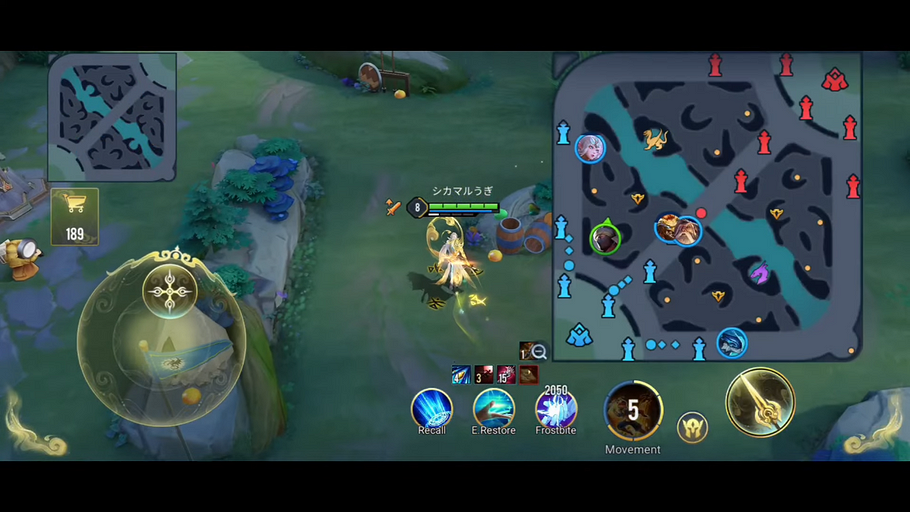910x512 pixels.
Task: Click the golden dragon marker on the map
Action: point(655,139)
